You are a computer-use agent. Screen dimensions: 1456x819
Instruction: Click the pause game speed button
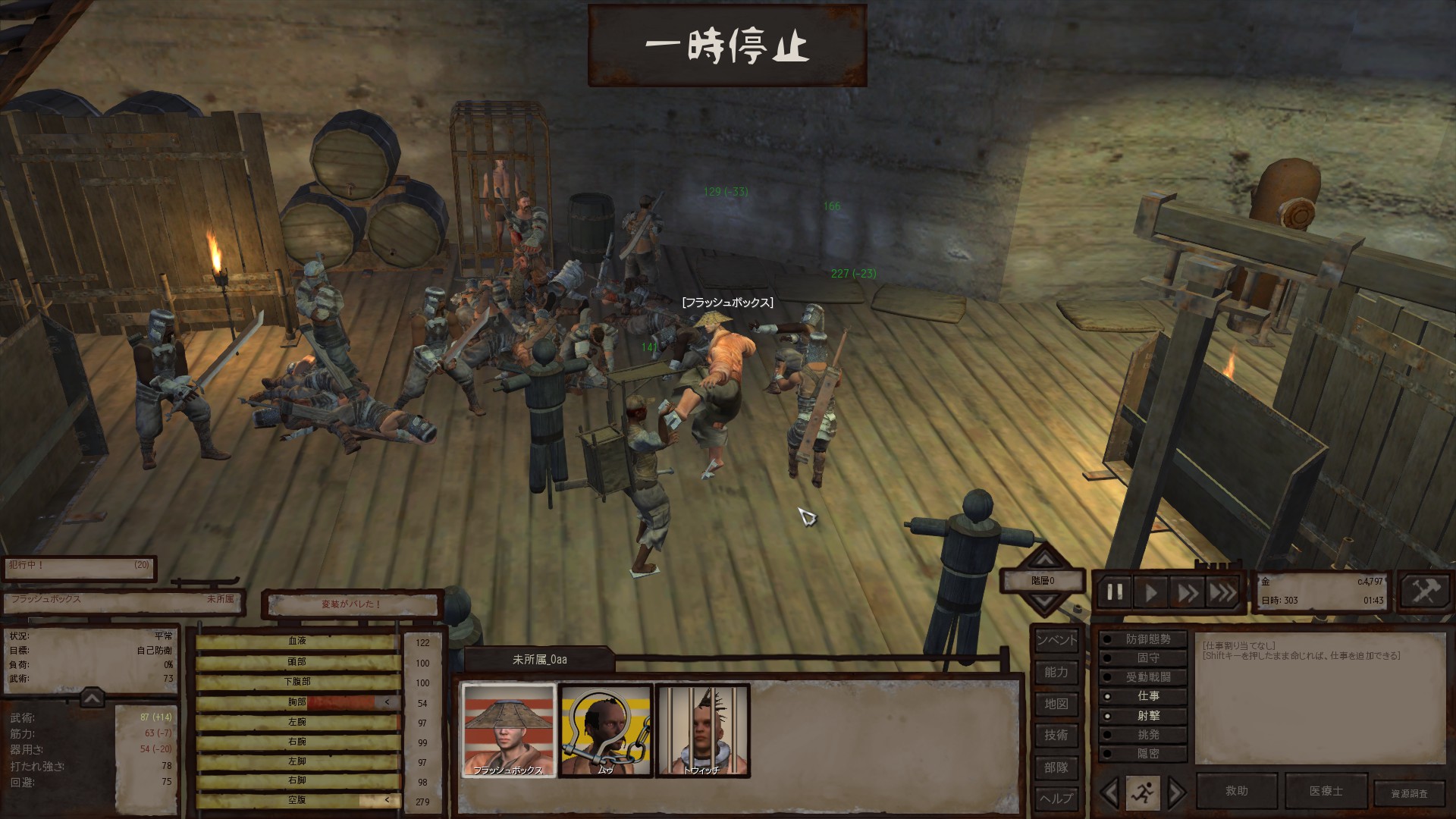pos(1115,591)
